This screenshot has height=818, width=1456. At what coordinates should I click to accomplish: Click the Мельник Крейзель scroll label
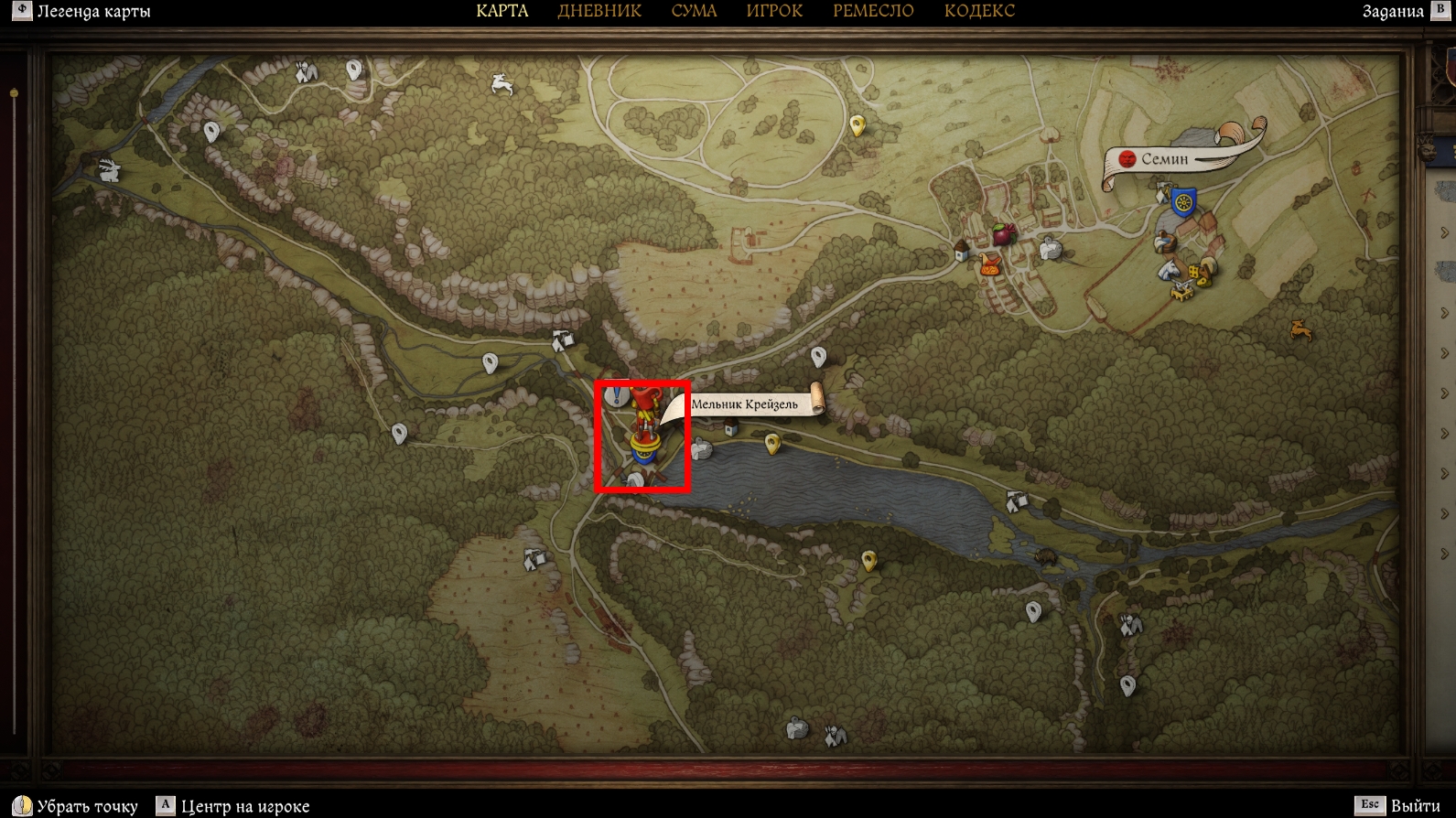[x=745, y=404]
